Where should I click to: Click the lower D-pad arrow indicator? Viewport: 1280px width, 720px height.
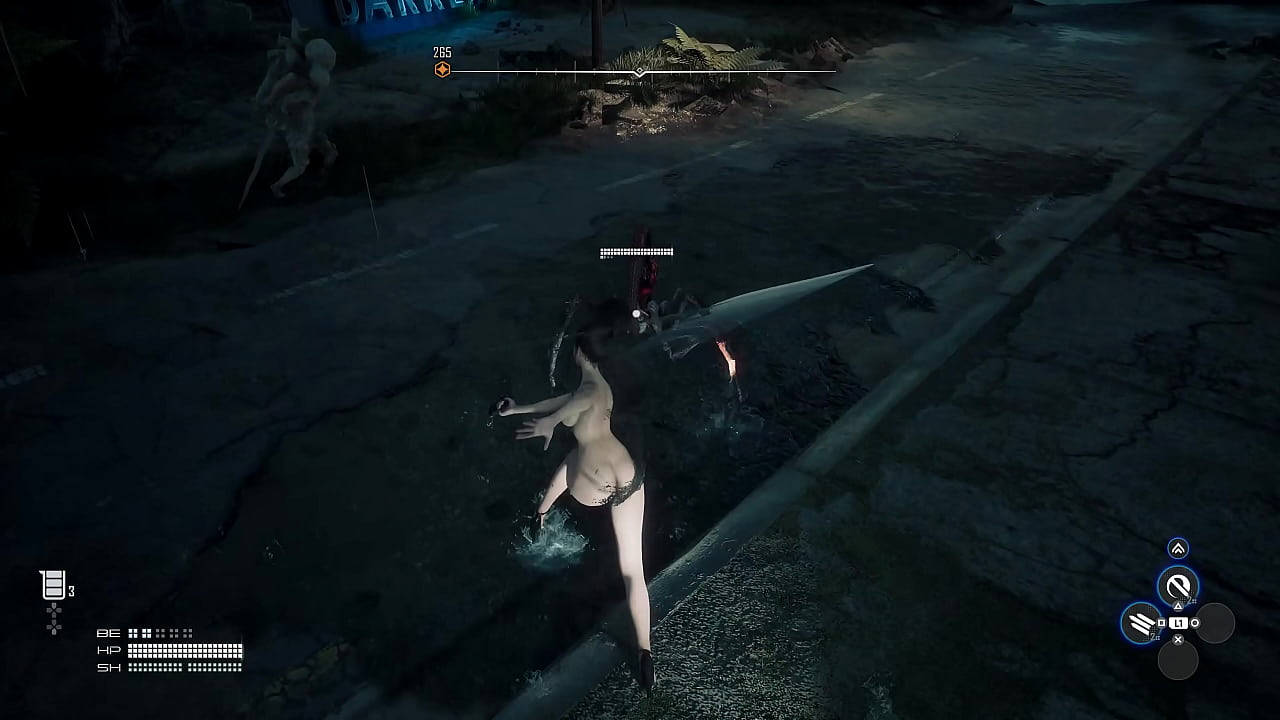(54, 628)
